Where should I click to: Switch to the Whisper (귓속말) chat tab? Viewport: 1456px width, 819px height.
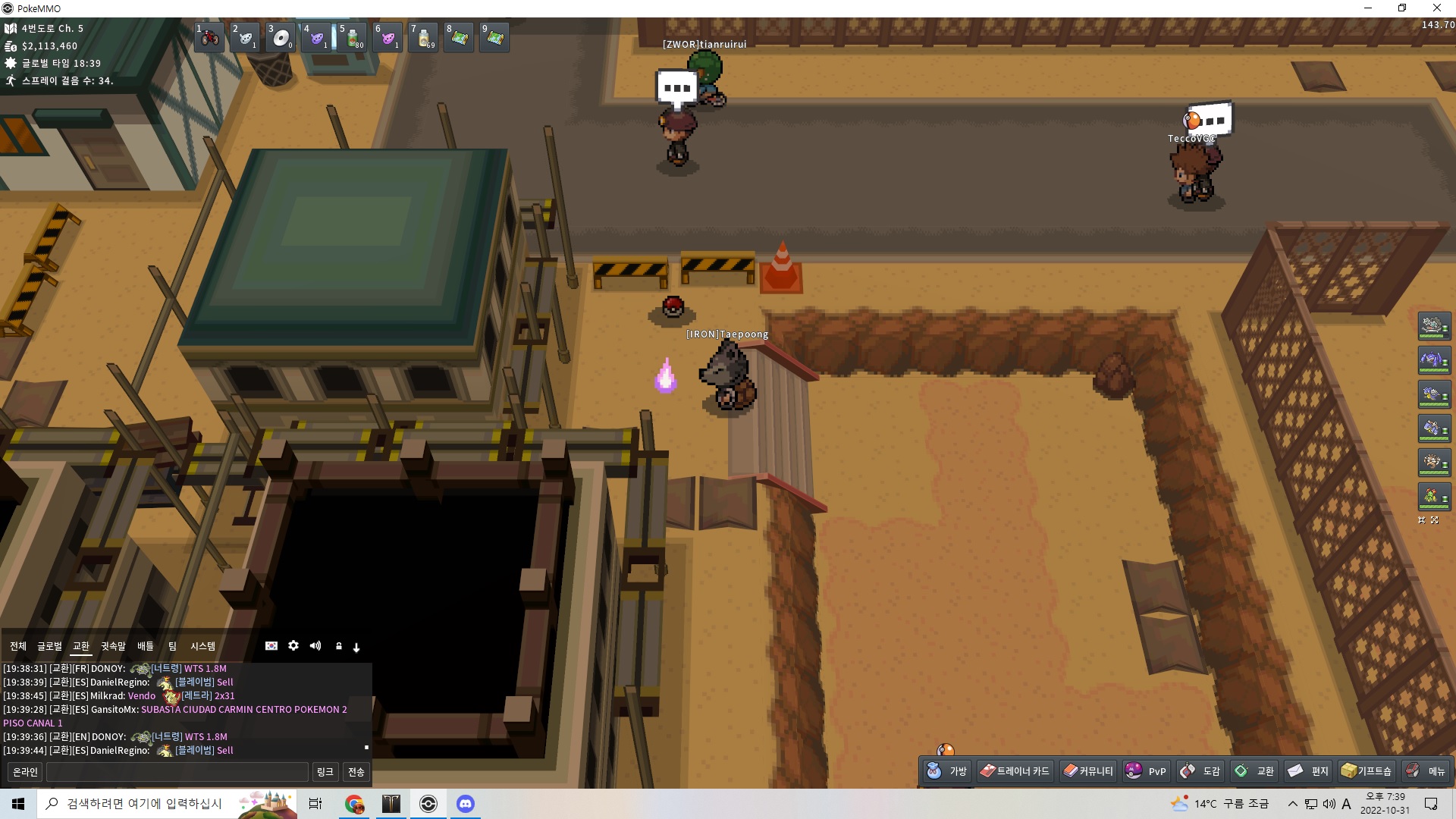pyautogui.click(x=113, y=646)
